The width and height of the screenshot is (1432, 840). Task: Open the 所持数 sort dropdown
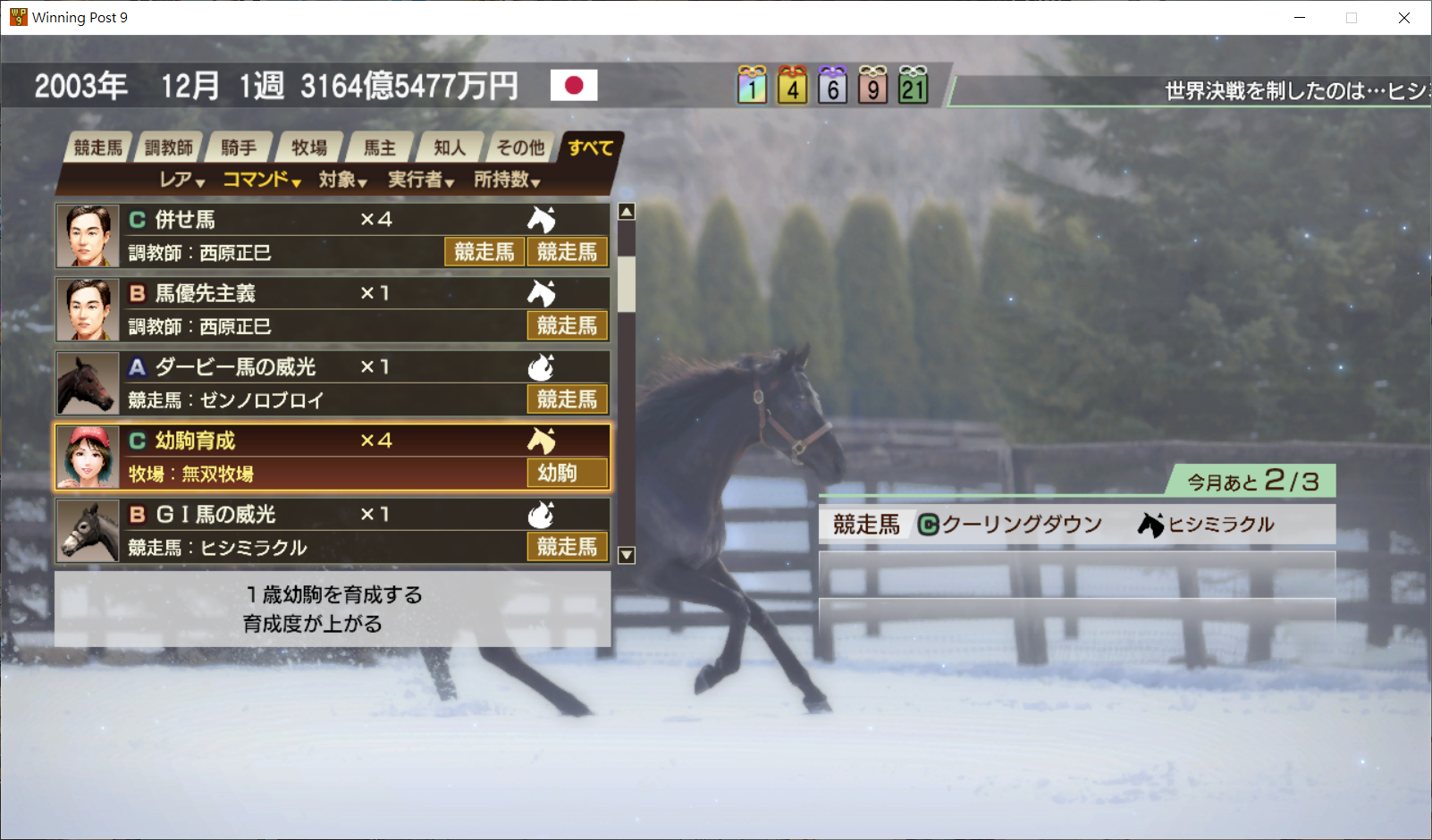[x=506, y=180]
